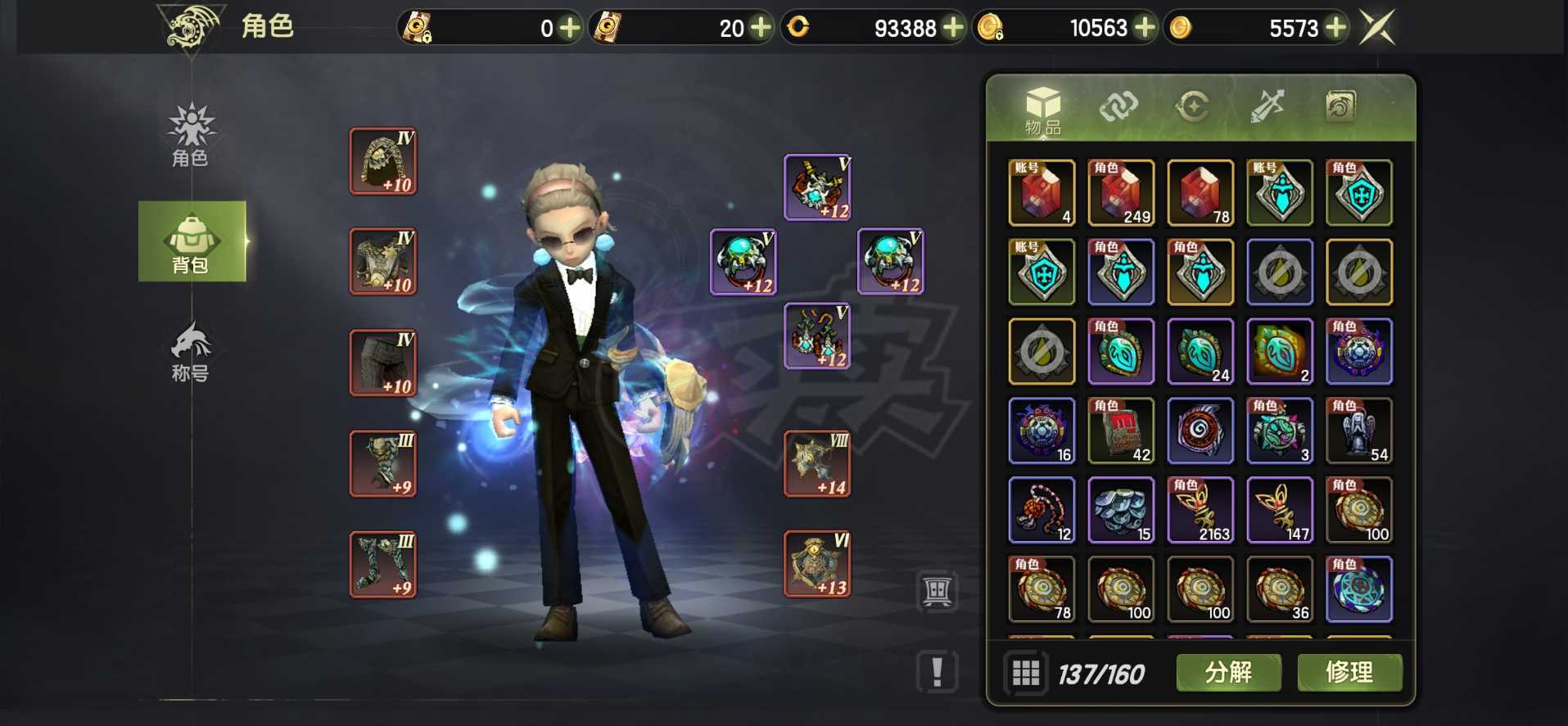Image resolution: width=1568 pixels, height=726 pixels.
Task: Select the +10 helmet equipment slot
Action: [x=383, y=161]
